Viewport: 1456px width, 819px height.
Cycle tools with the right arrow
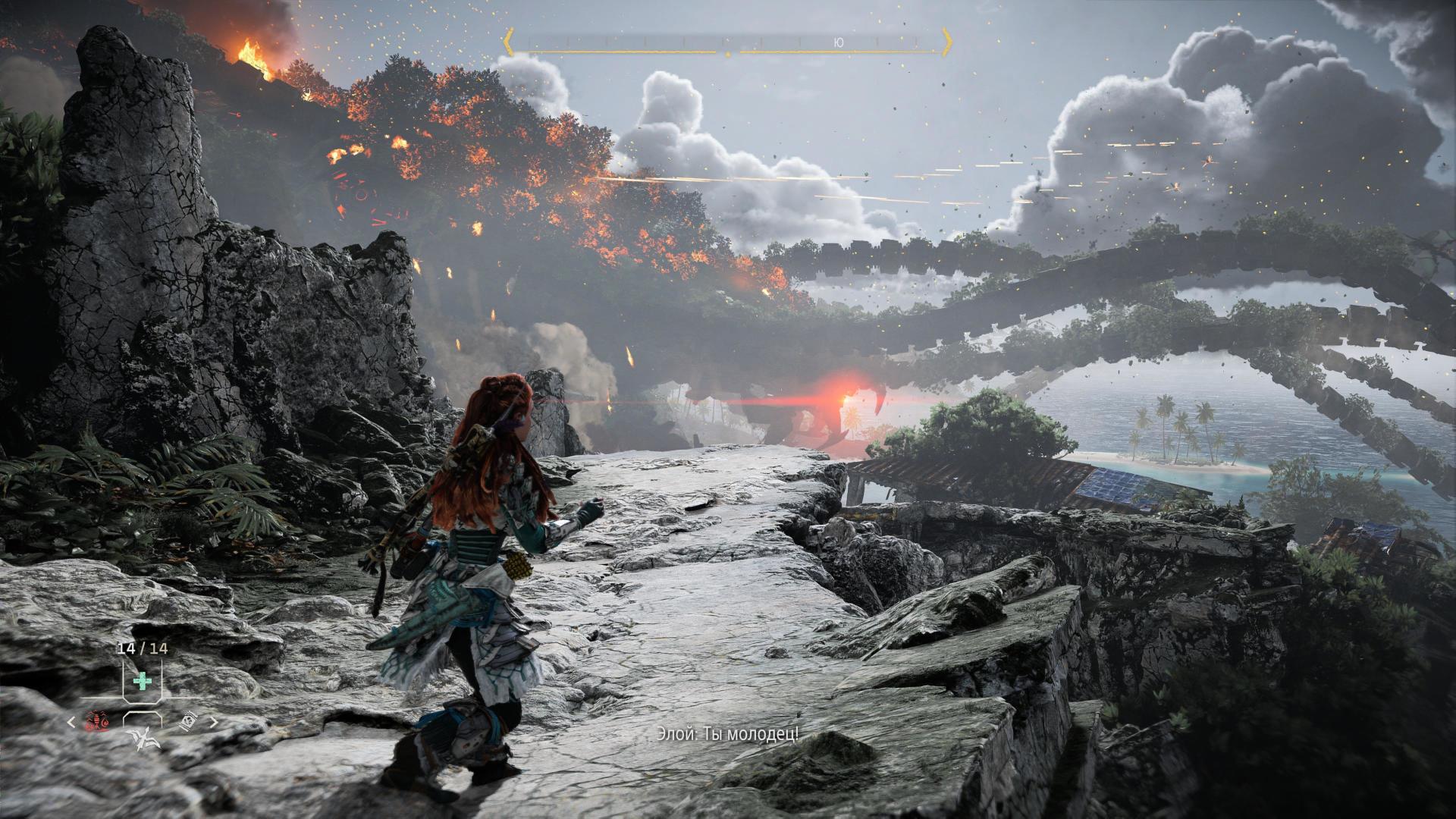point(213,723)
